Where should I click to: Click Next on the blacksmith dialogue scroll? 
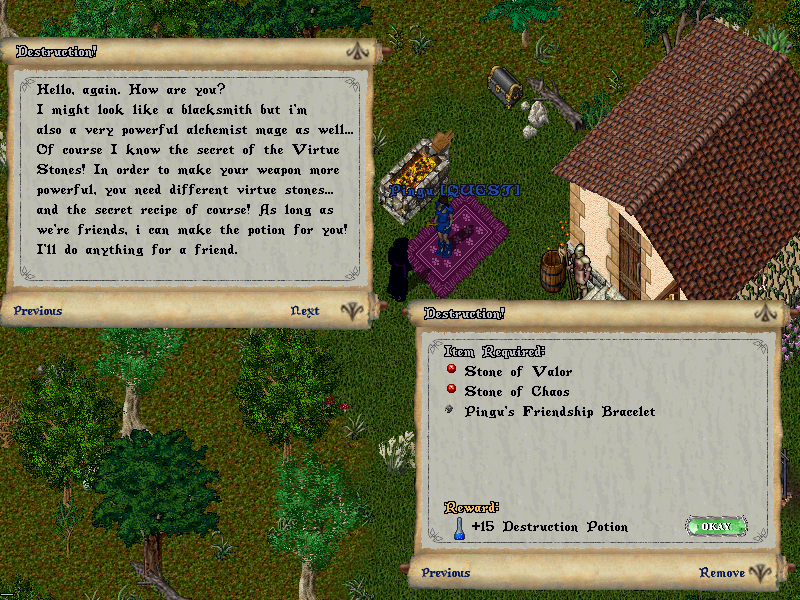(x=305, y=311)
